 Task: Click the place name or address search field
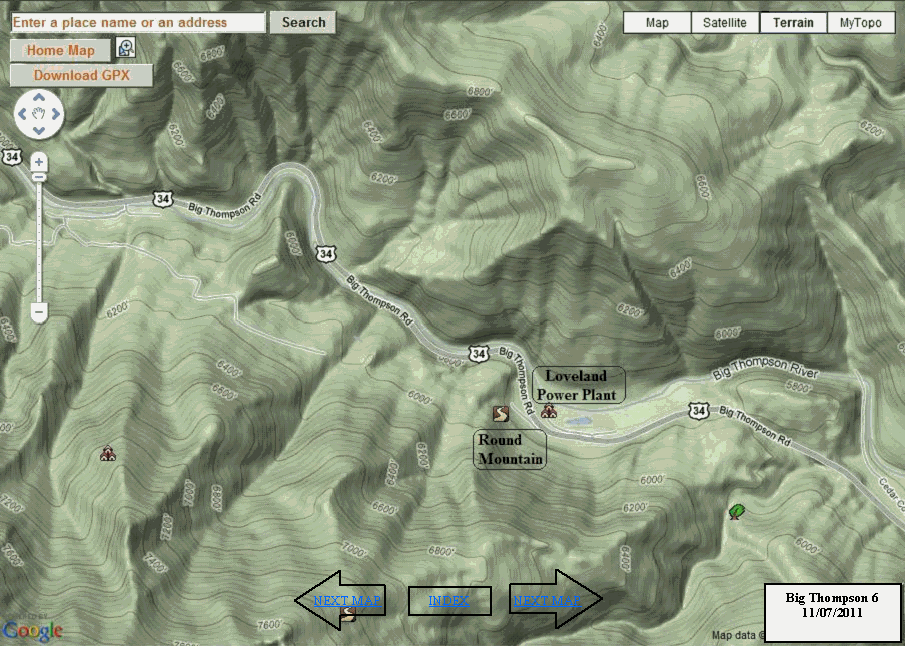pos(138,22)
